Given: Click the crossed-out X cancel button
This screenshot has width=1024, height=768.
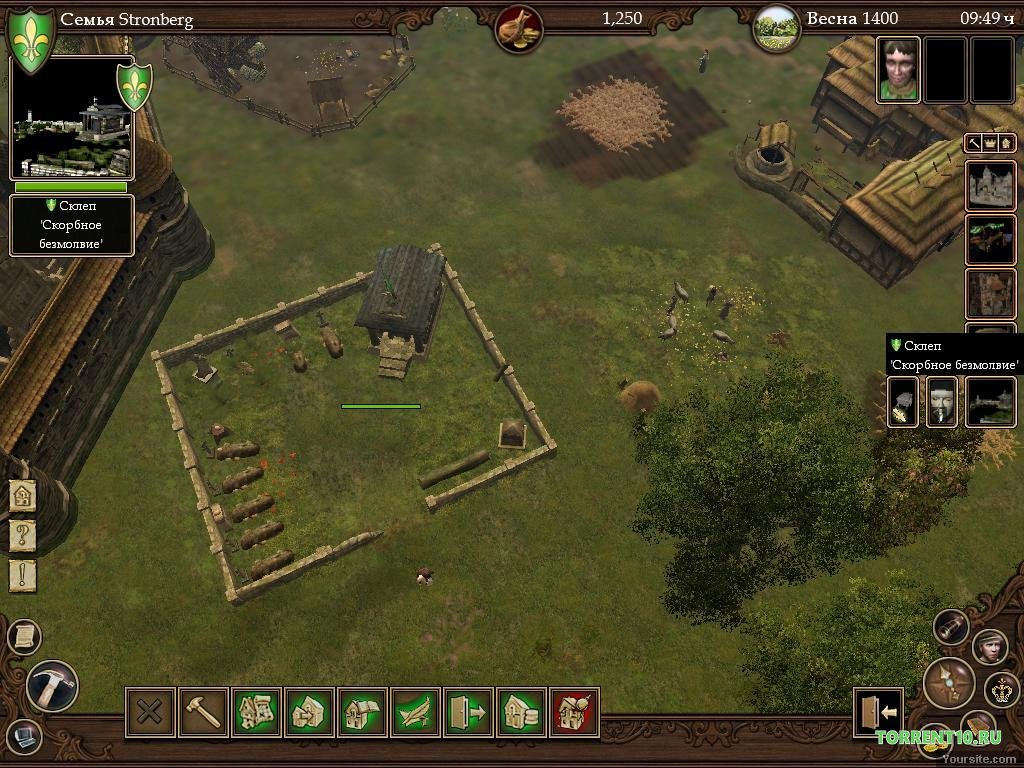Looking at the screenshot, I should (x=150, y=712).
